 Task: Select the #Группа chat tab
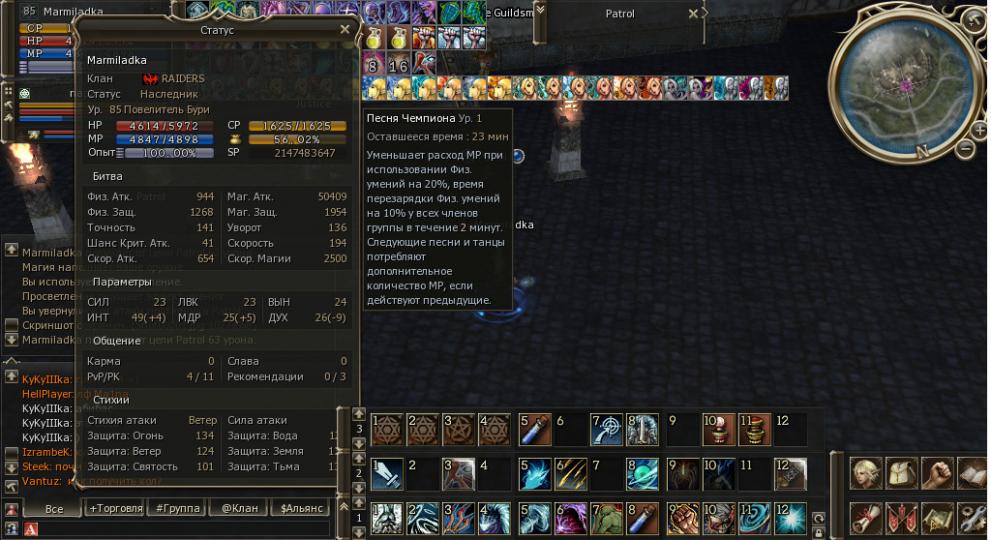[x=177, y=509]
